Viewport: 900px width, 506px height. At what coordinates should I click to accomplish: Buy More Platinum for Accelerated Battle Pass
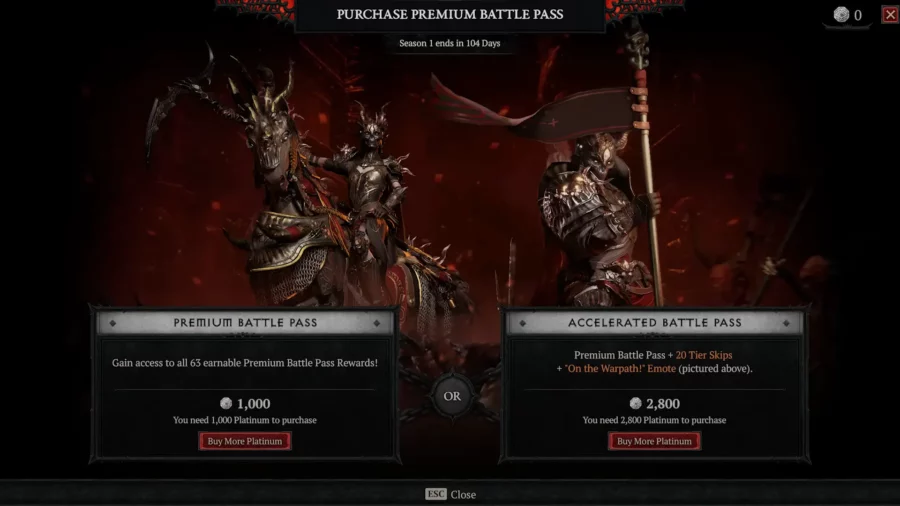[655, 441]
